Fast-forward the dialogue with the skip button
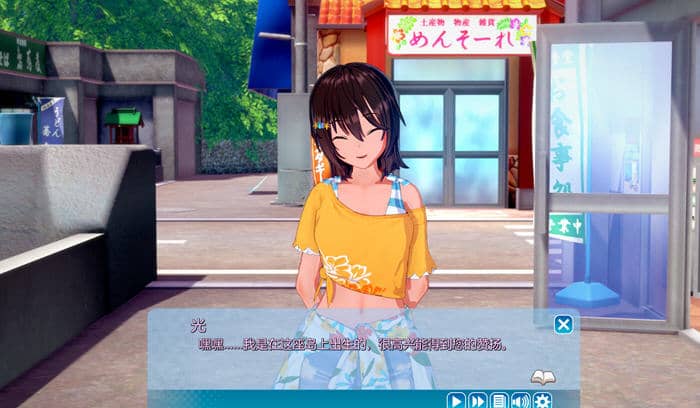Image resolution: width=700 pixels, height=408 pixels. click(x=477, y=400)
